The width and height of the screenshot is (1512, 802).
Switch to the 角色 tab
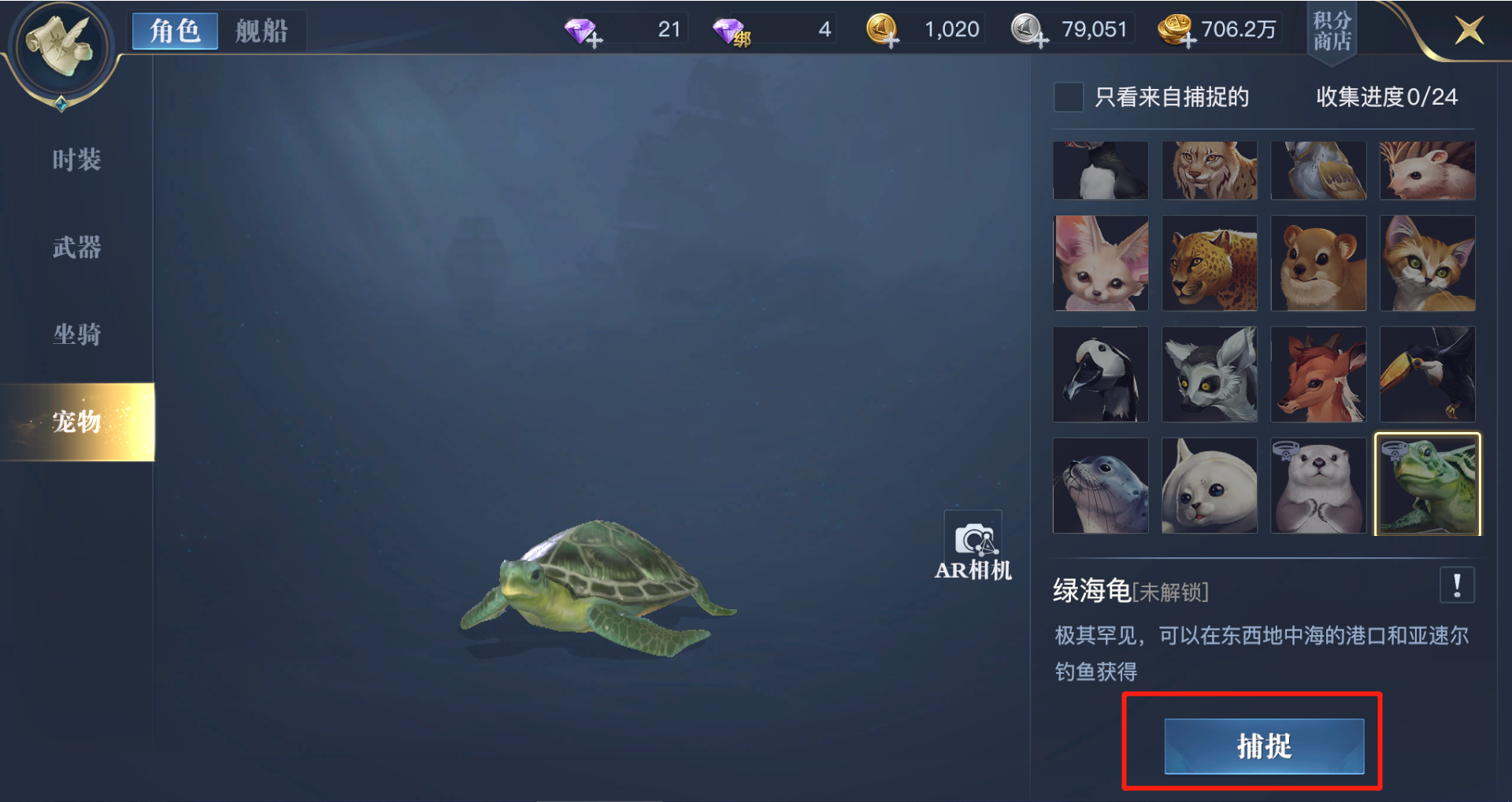(x=174, y=31)
